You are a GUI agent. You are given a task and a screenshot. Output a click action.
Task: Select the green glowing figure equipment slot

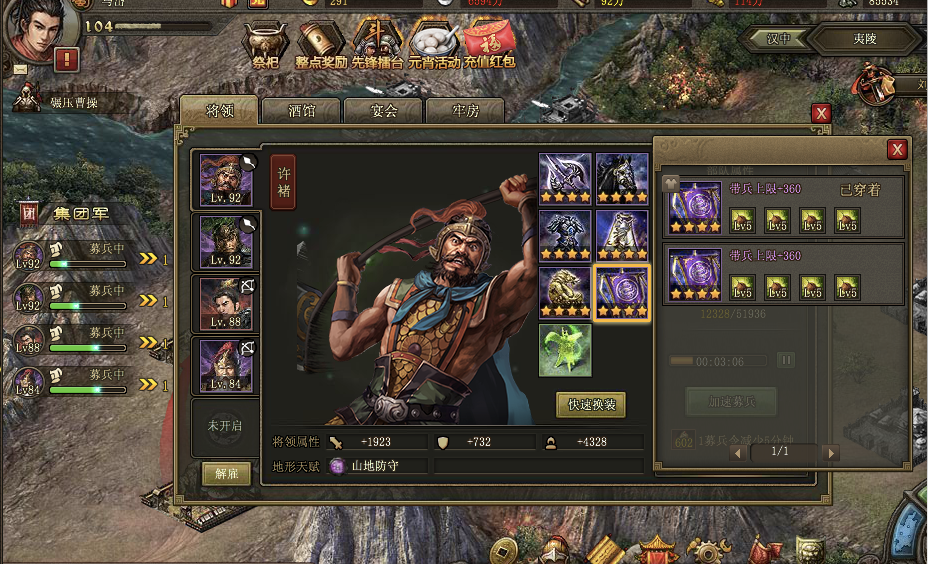click(x=565, y=350)
